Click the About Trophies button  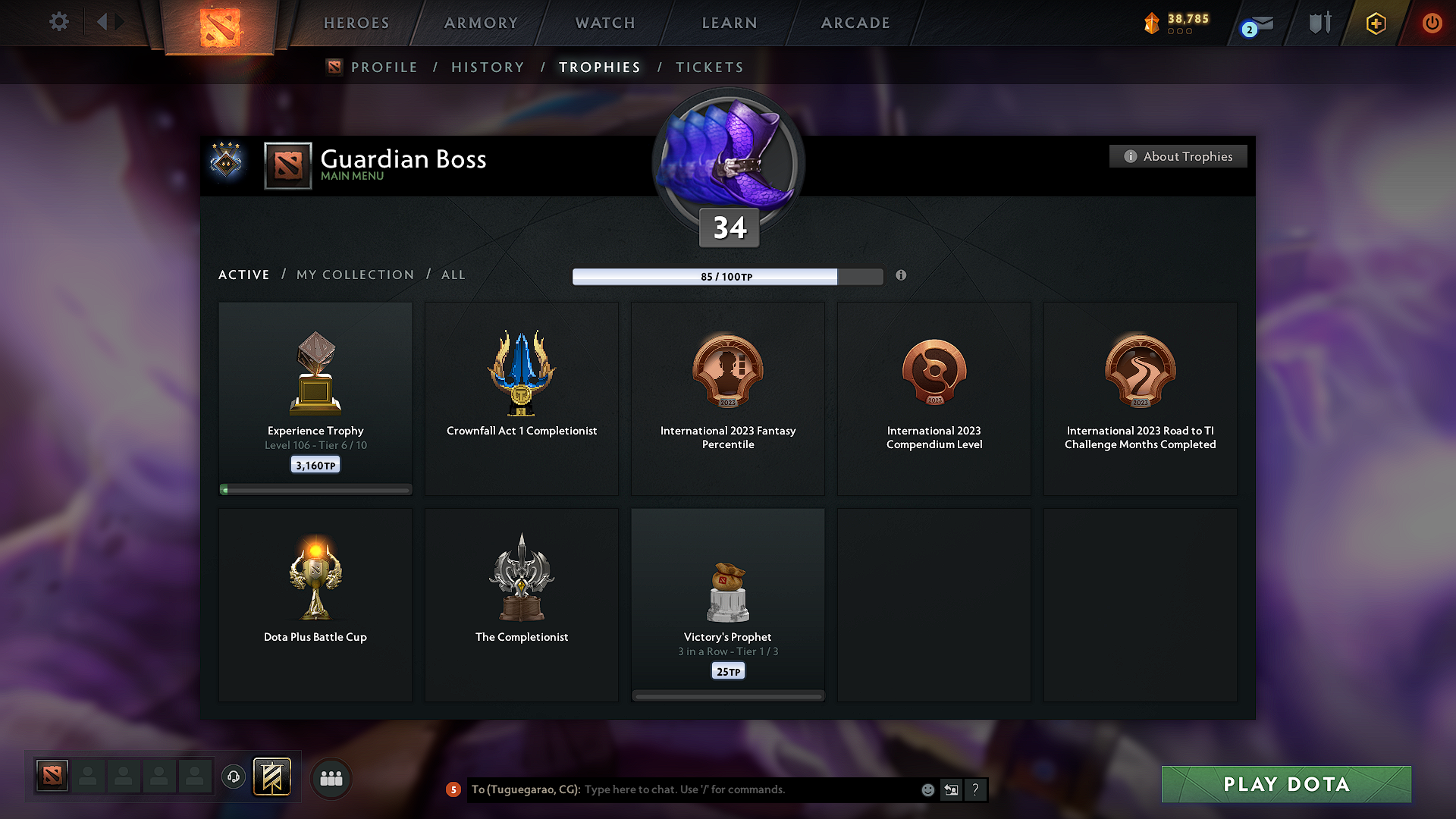(x=1178, y=156)
